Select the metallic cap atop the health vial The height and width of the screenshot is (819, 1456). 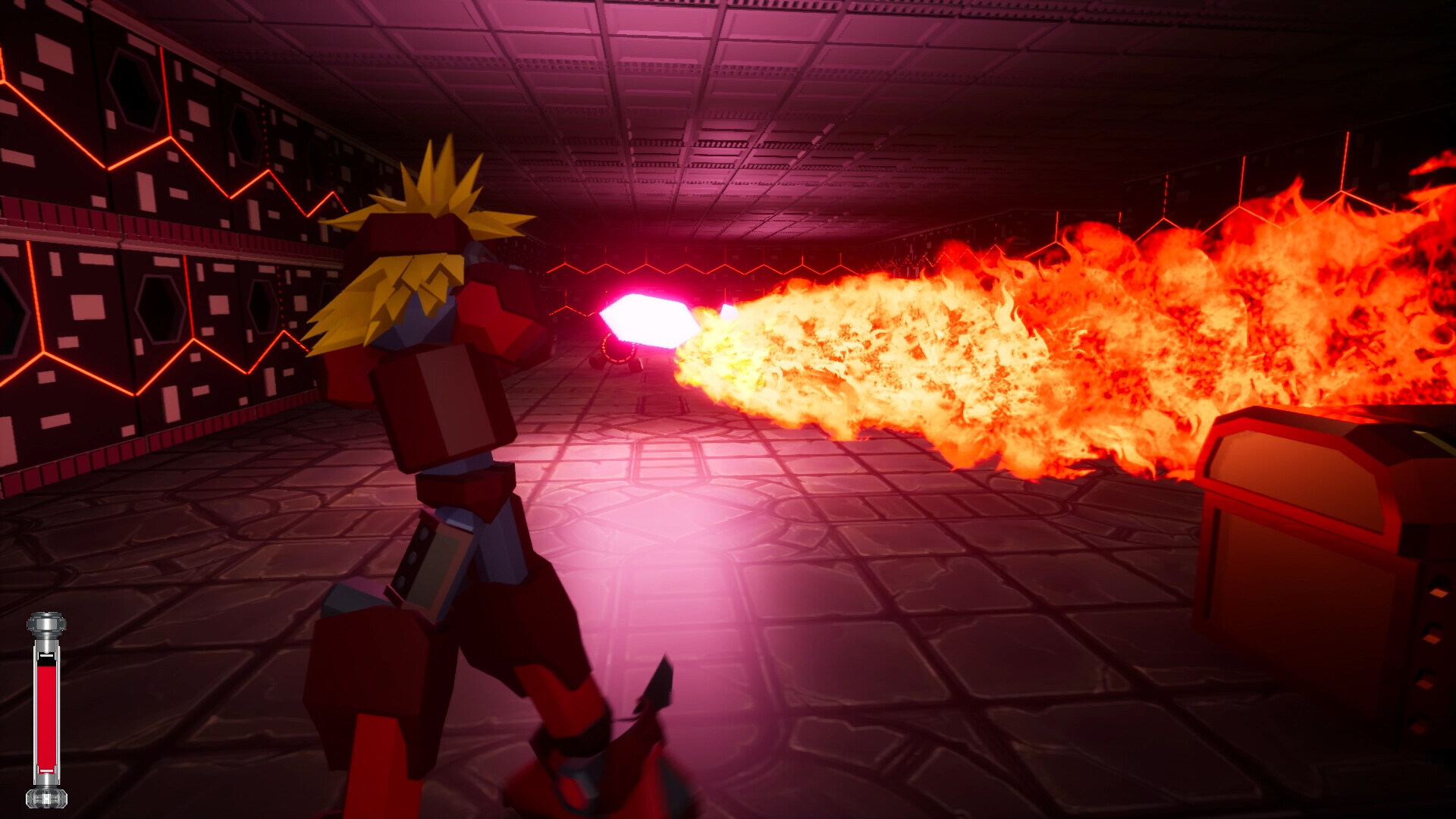[47, 623]
